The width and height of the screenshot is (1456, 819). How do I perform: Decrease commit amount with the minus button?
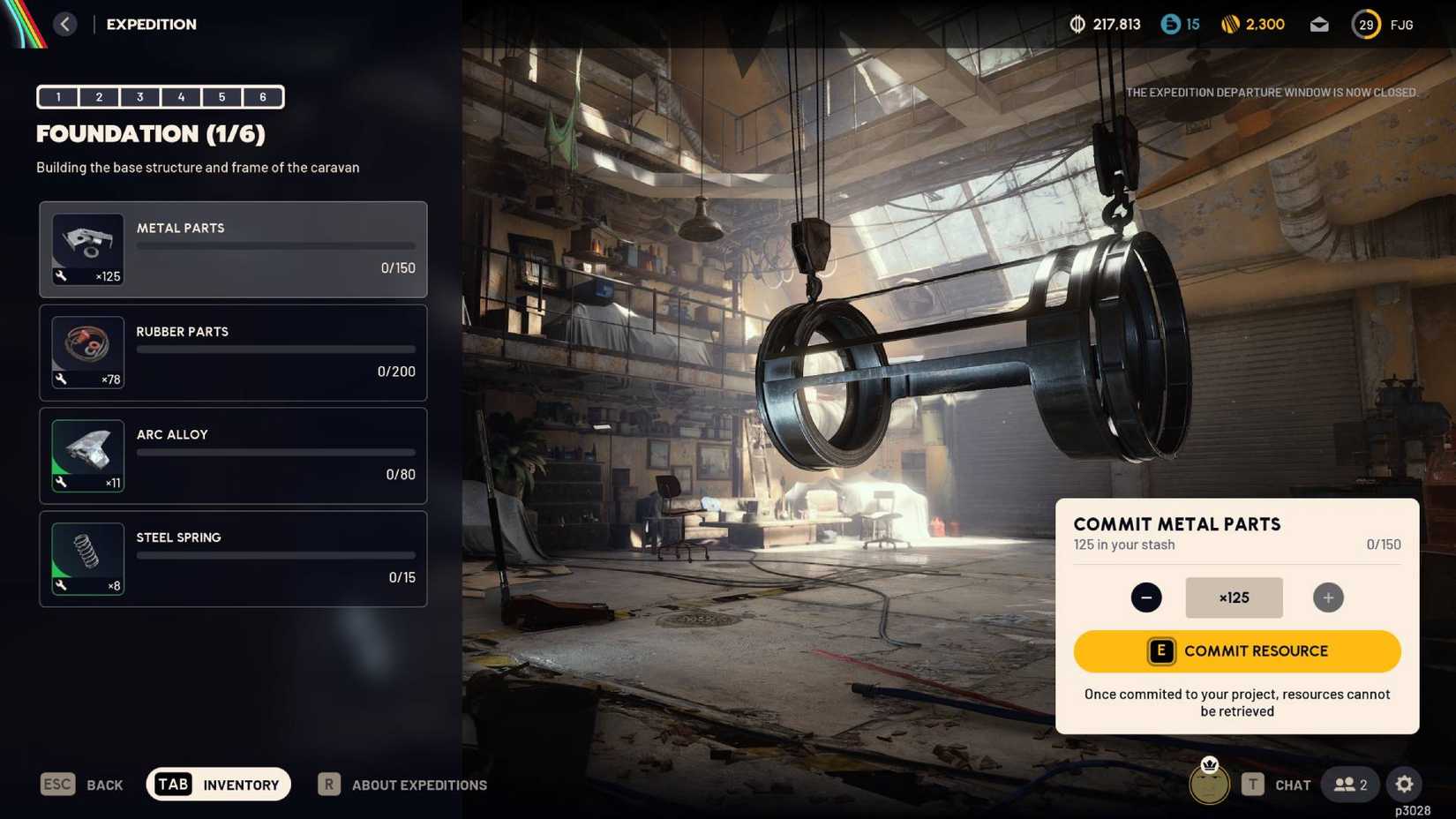(x=1146, y=597)
